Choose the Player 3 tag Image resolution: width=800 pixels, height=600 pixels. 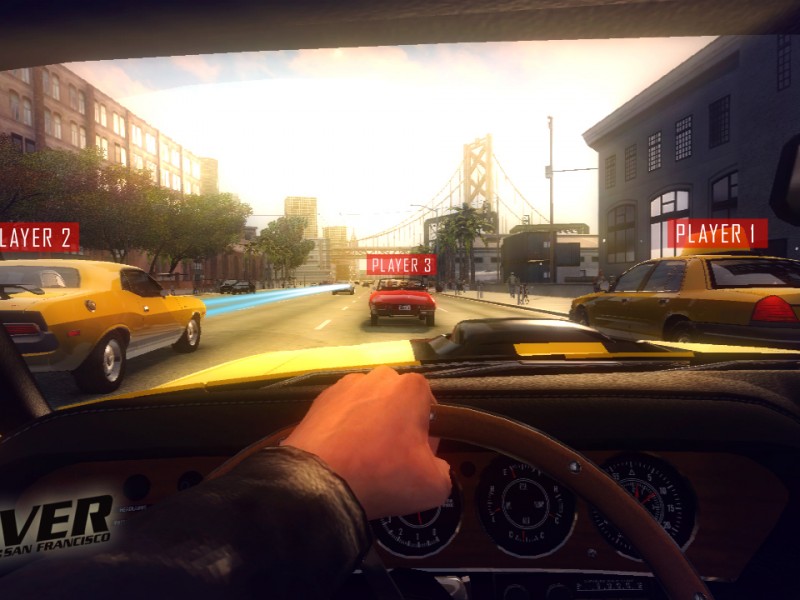point(401,265)
